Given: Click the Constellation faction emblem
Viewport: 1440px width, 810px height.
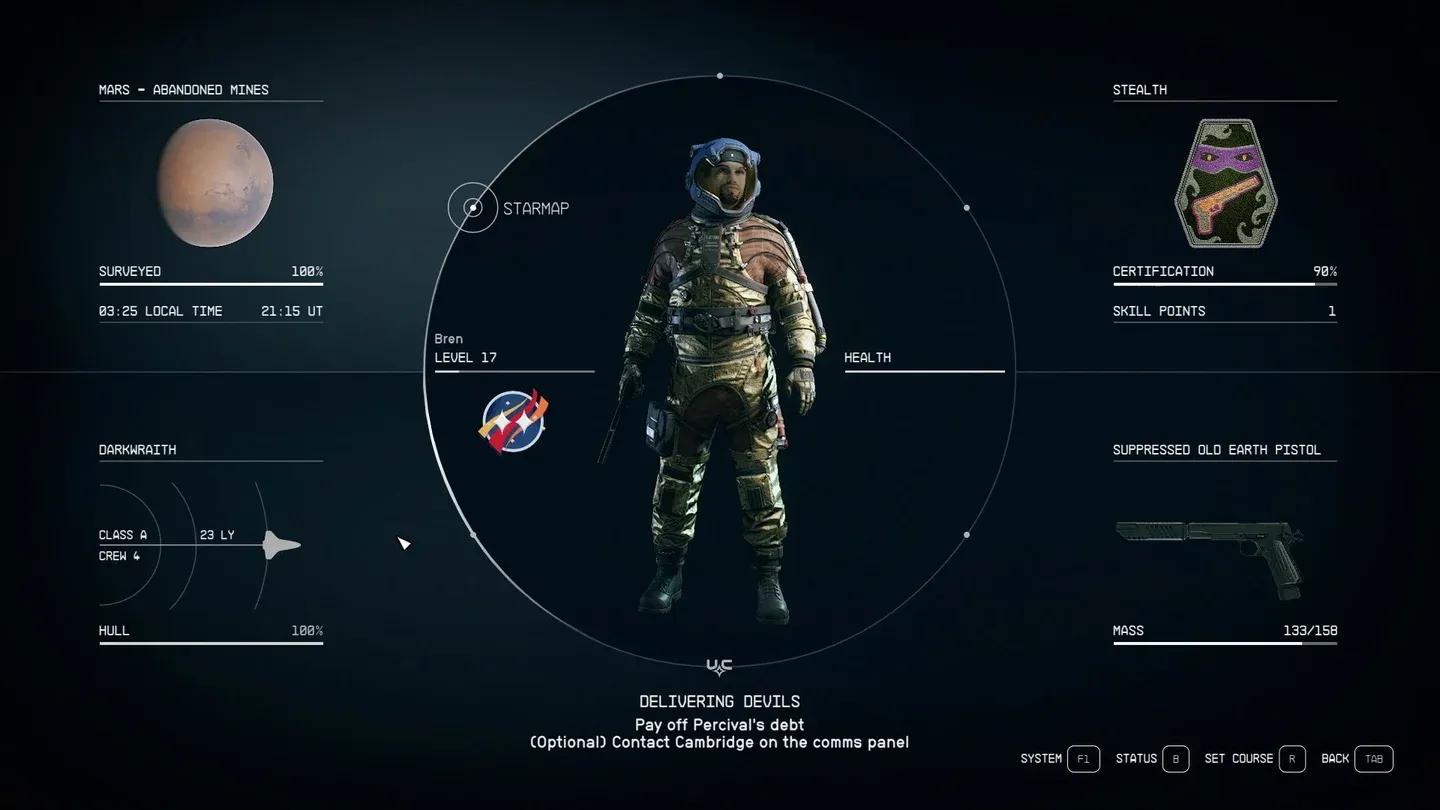Looking at the screenshot, I should coord(513,422).
